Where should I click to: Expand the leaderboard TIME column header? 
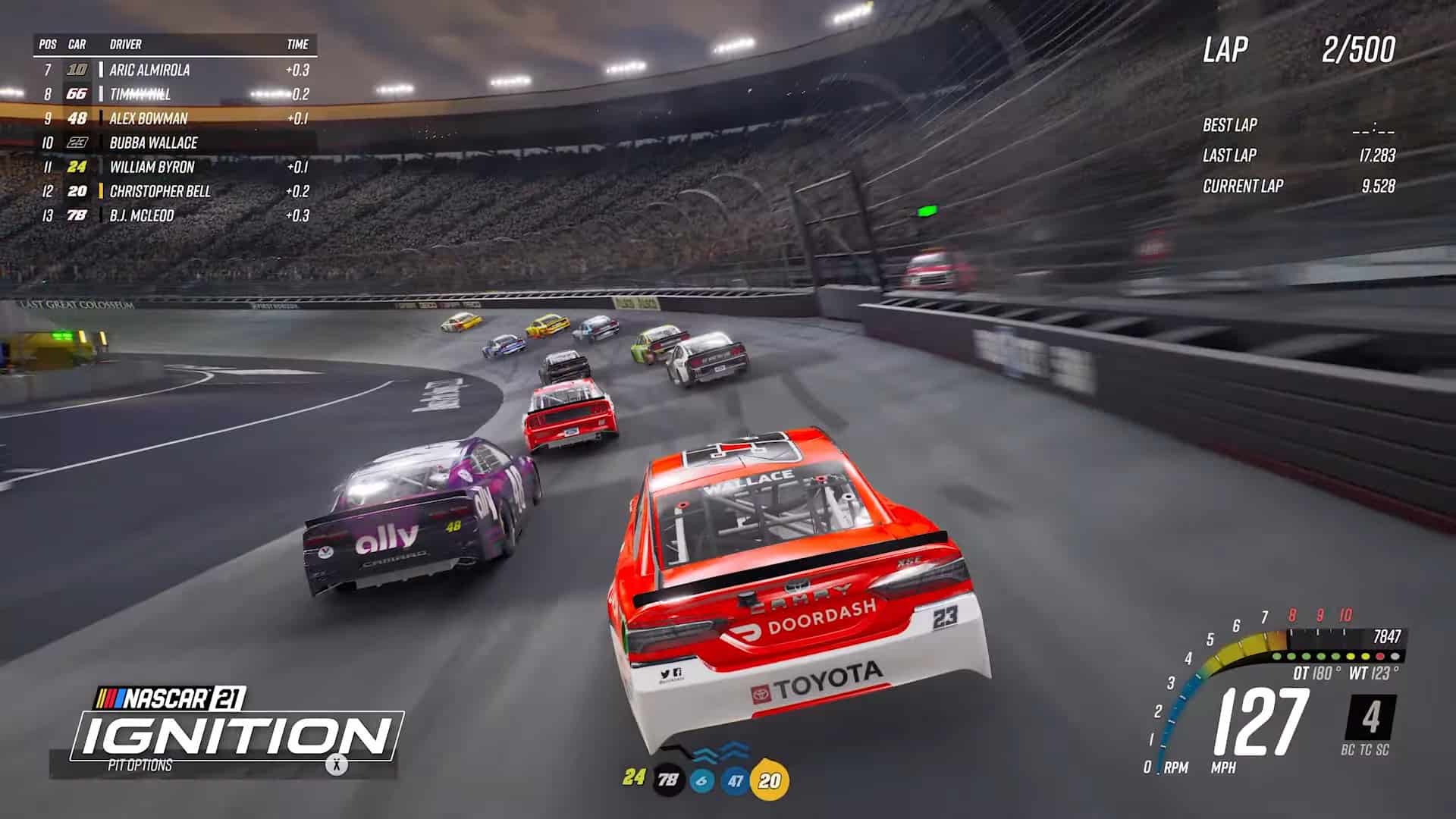point(299,45)
